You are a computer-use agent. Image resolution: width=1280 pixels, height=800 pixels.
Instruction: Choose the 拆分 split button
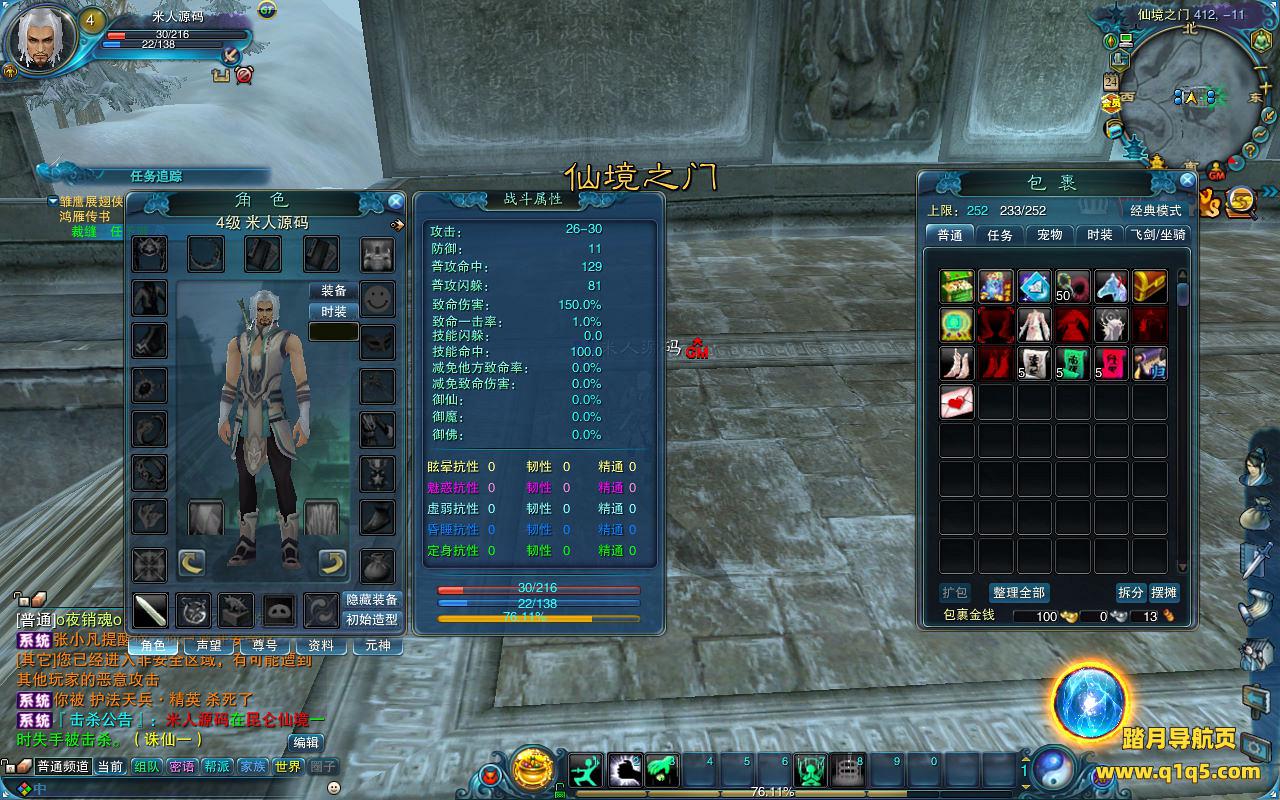[1130, 593]
